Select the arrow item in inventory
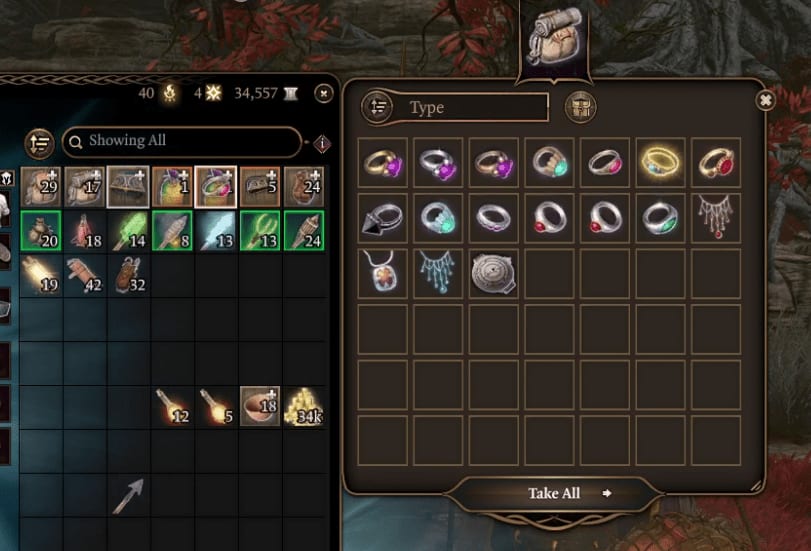This screenshot has width=811, height=551. (128, 495)
